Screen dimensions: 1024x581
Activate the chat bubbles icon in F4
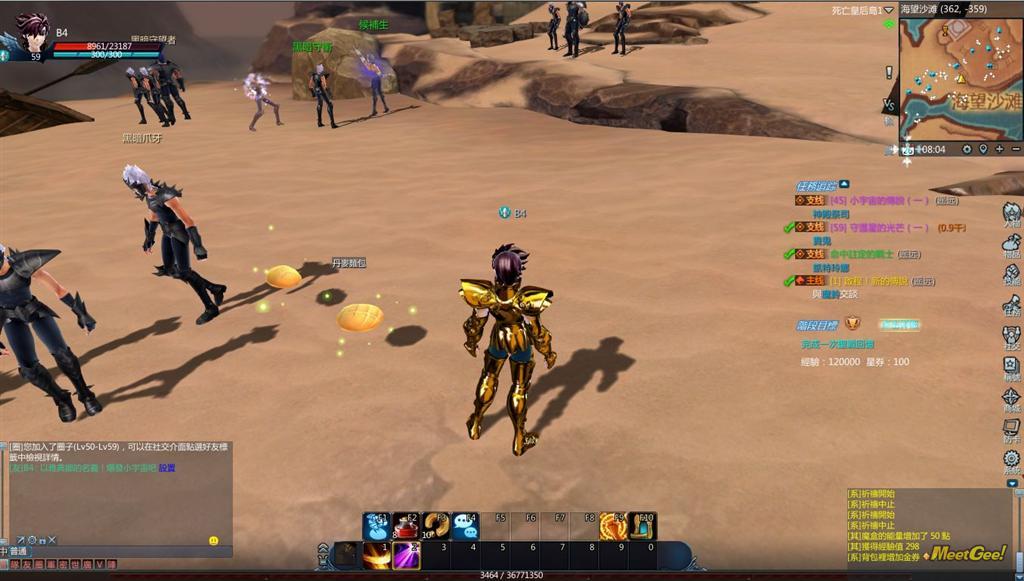click(465, 527)
